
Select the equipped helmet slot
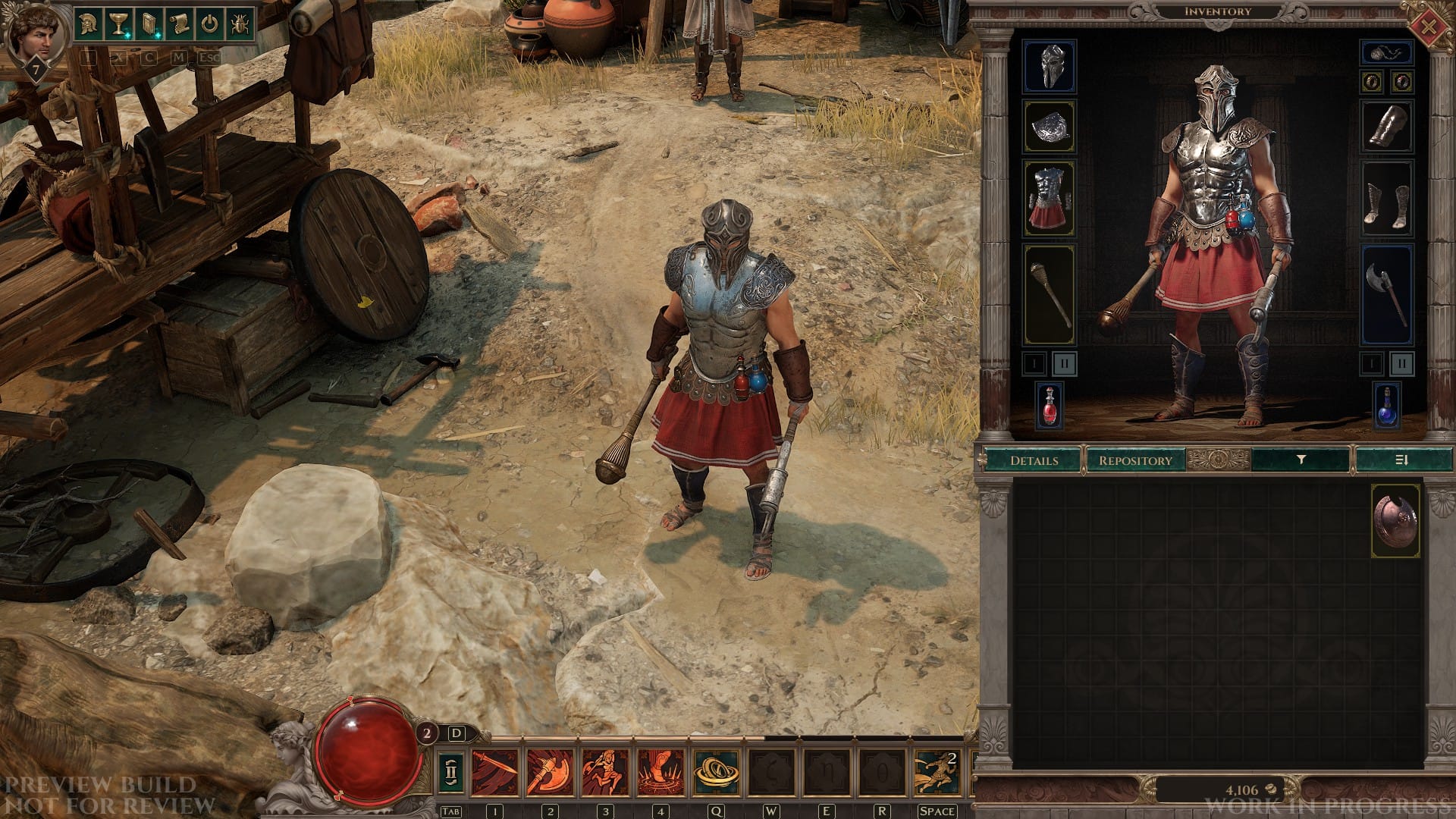[x=1050, y=67]
